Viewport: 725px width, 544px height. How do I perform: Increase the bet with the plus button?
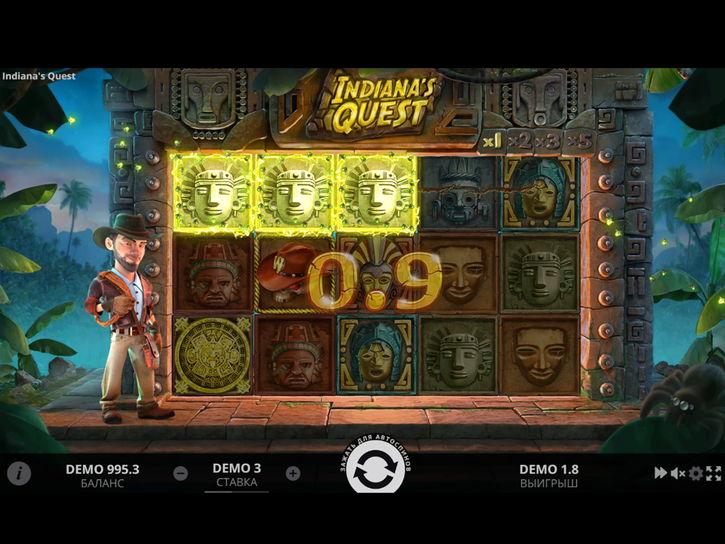pos(293,474)
